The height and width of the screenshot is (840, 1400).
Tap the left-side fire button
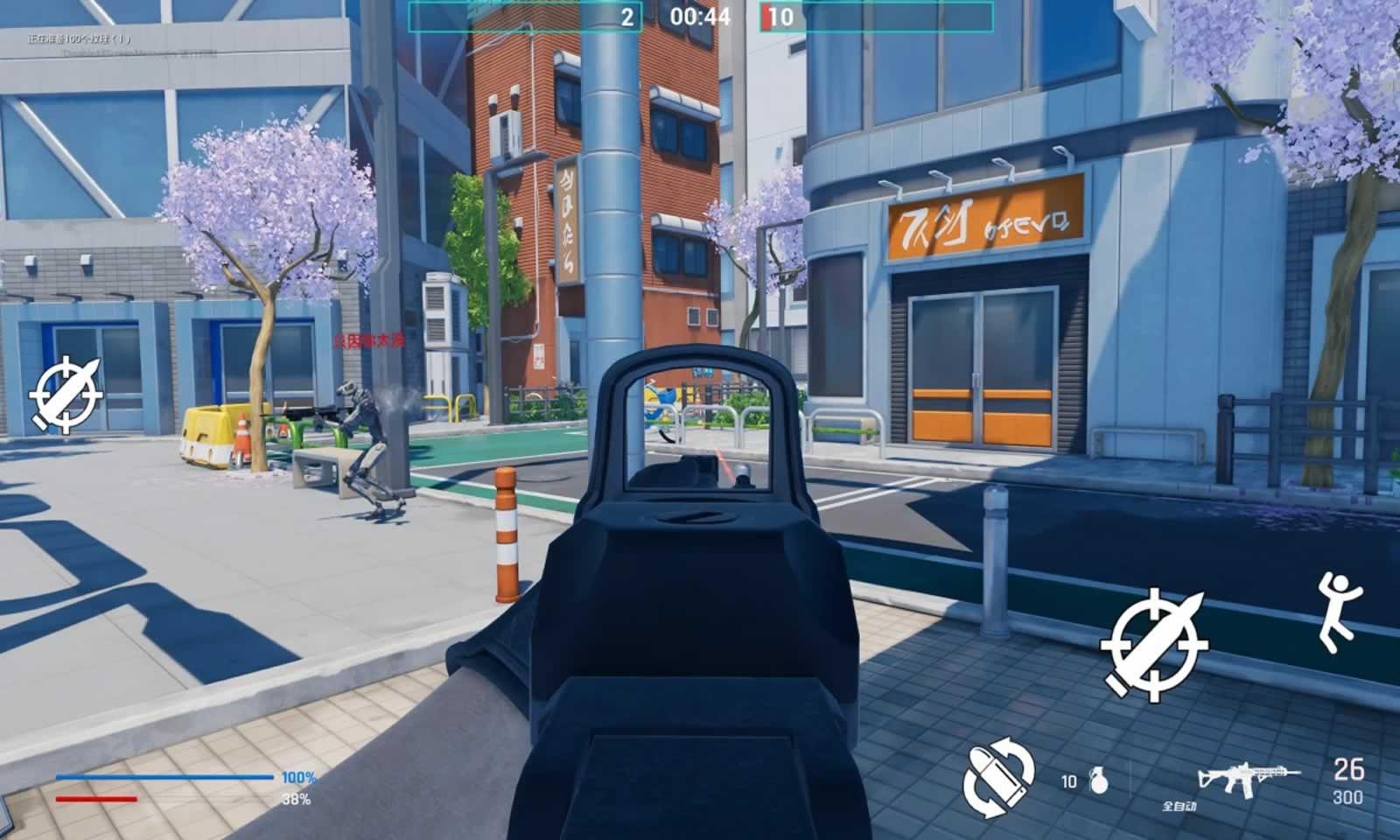coord(66,395)
